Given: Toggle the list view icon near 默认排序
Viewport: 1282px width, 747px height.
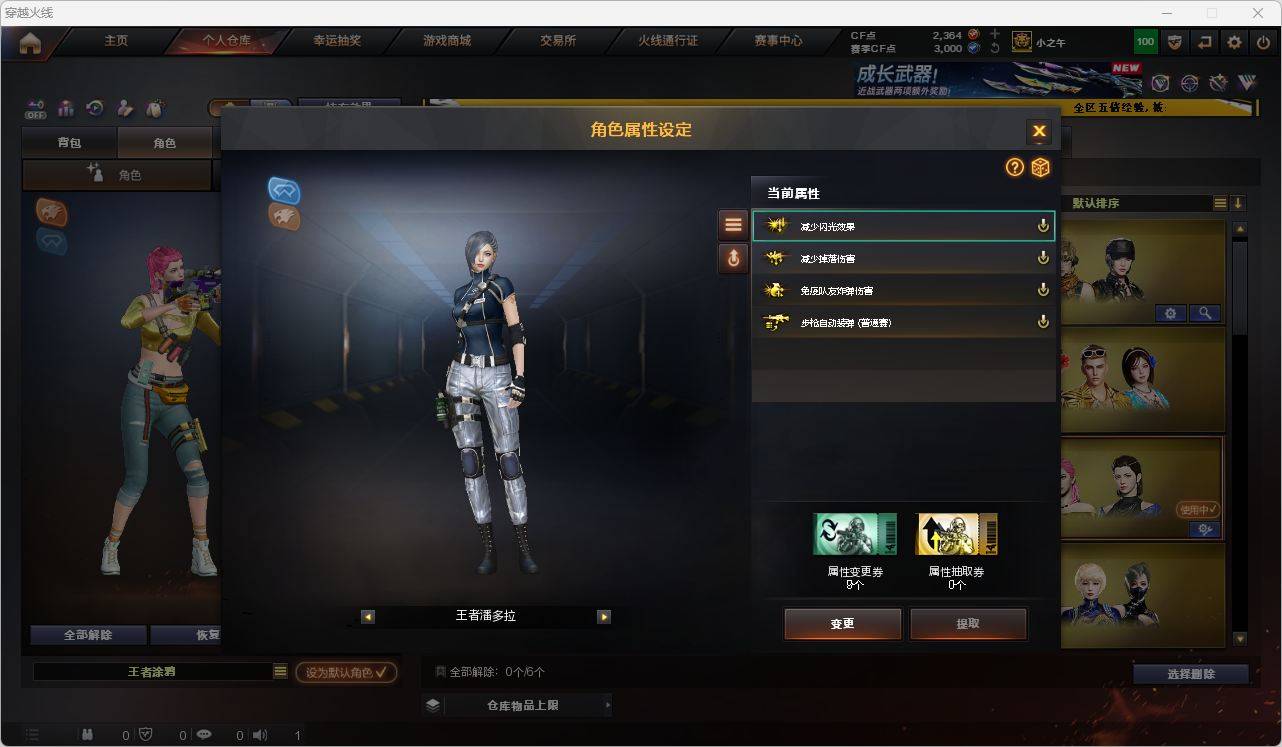Looking at the screenshot, I should point(1218,202).
